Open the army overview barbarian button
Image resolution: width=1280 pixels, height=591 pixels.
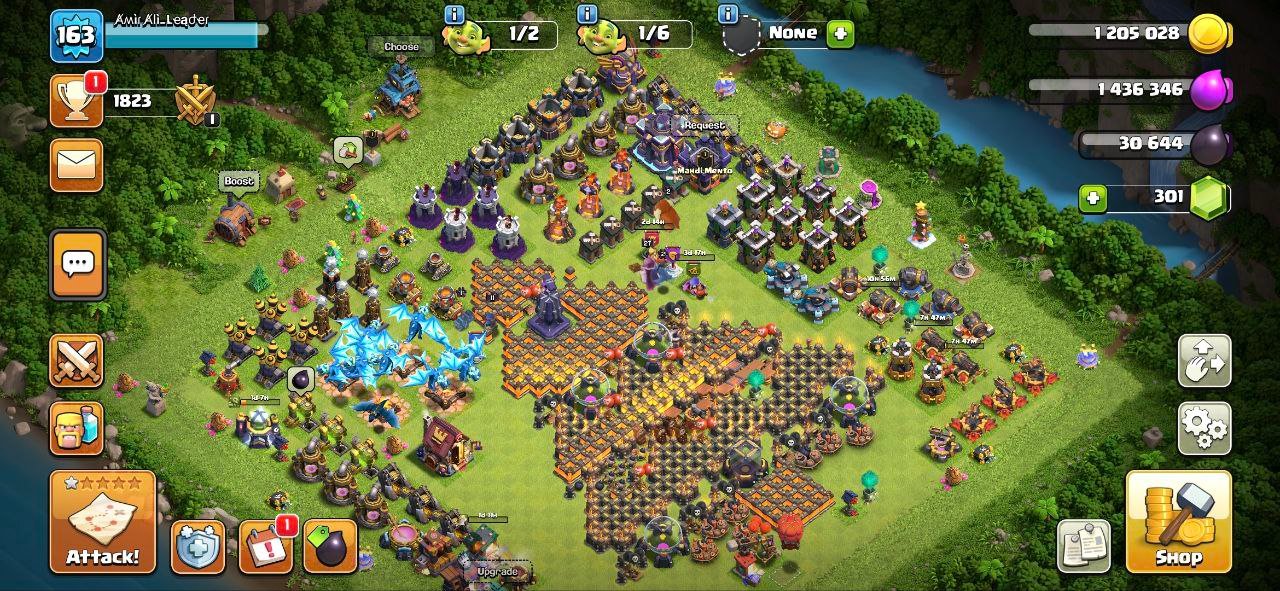(76, 428)
